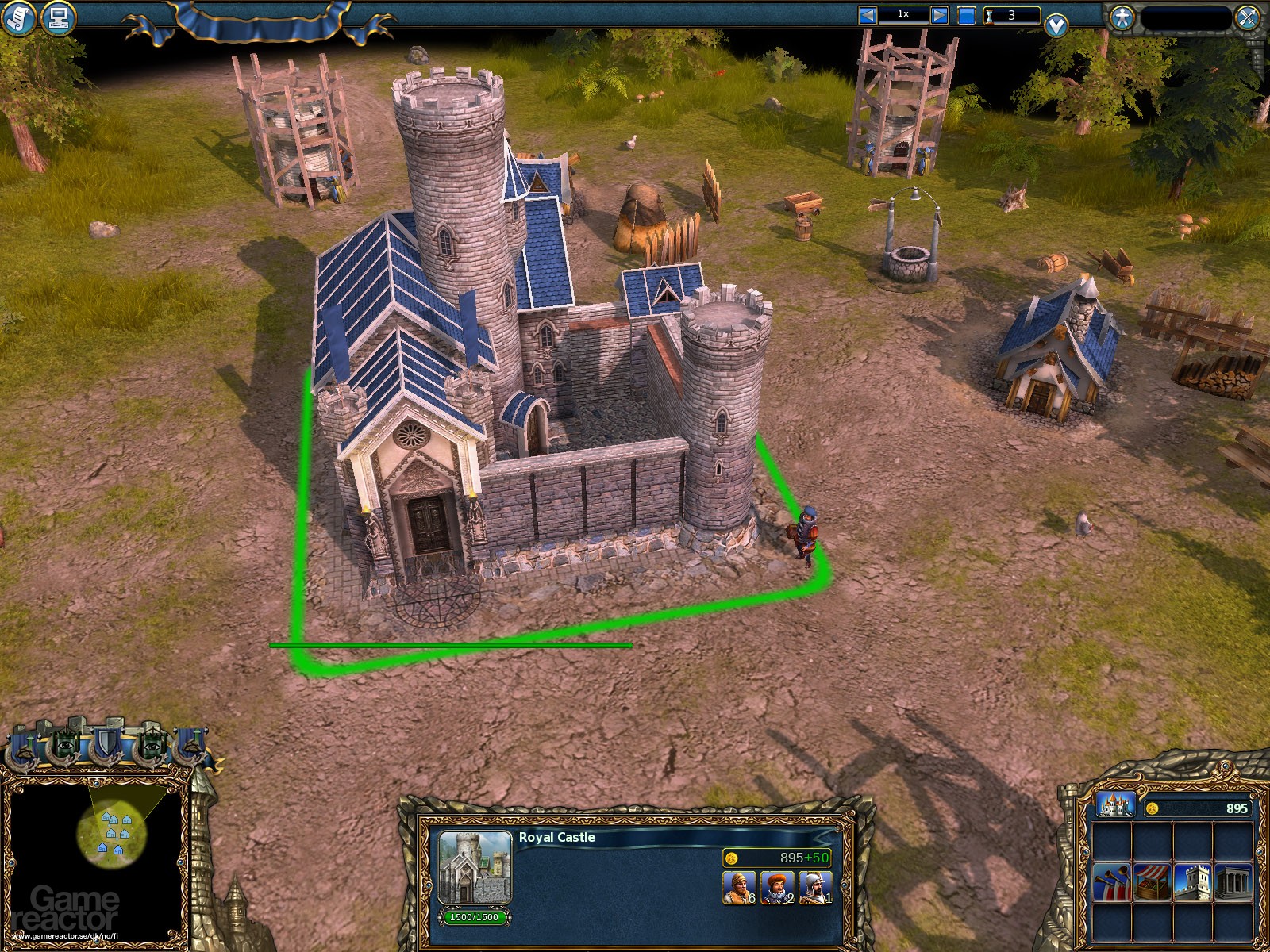This screenshot has height=952, width=1270.
Task: Open the scroll menu button
Action: click(17, 17)
